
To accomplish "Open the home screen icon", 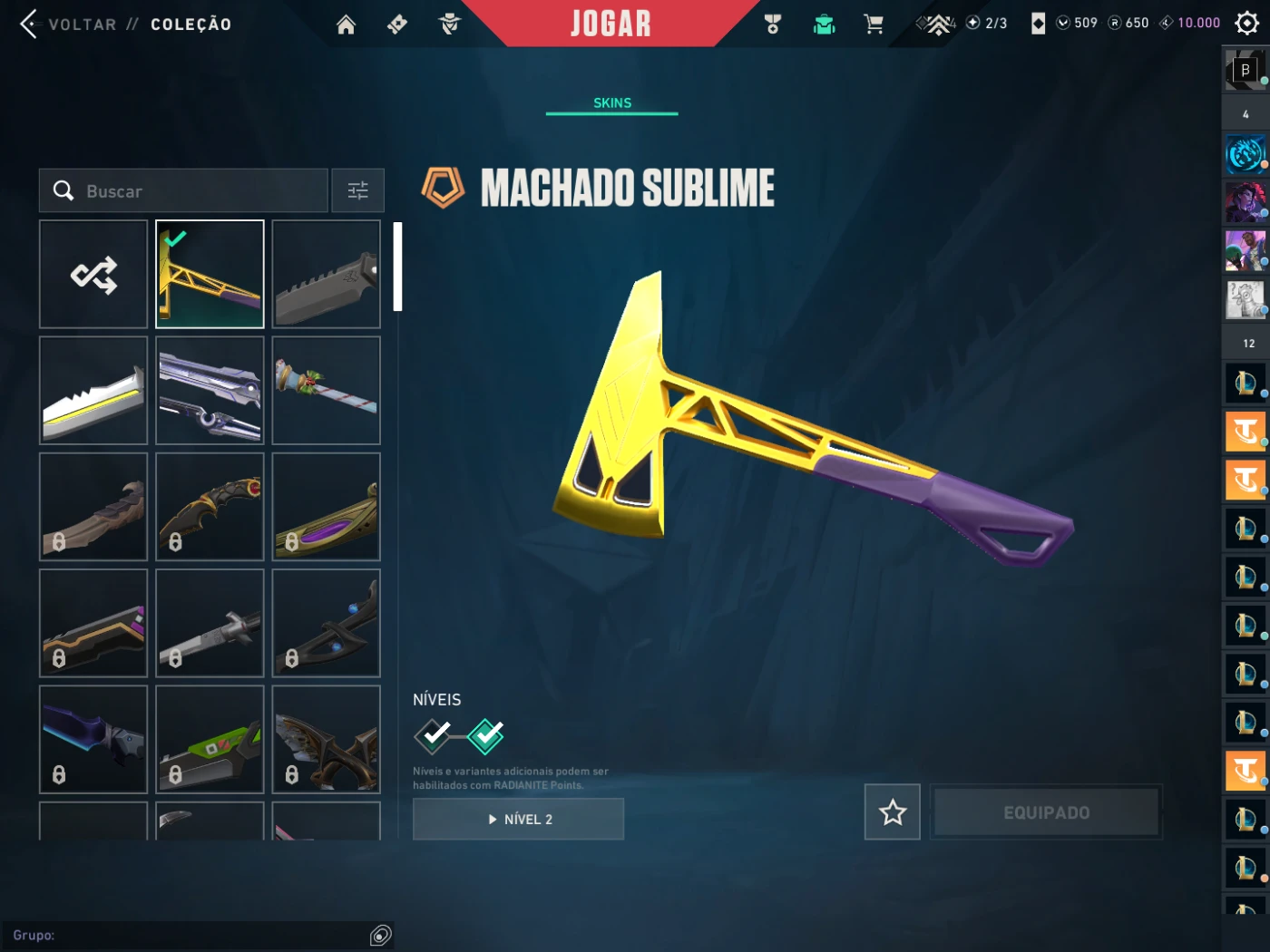I will (x=346, y=24).
